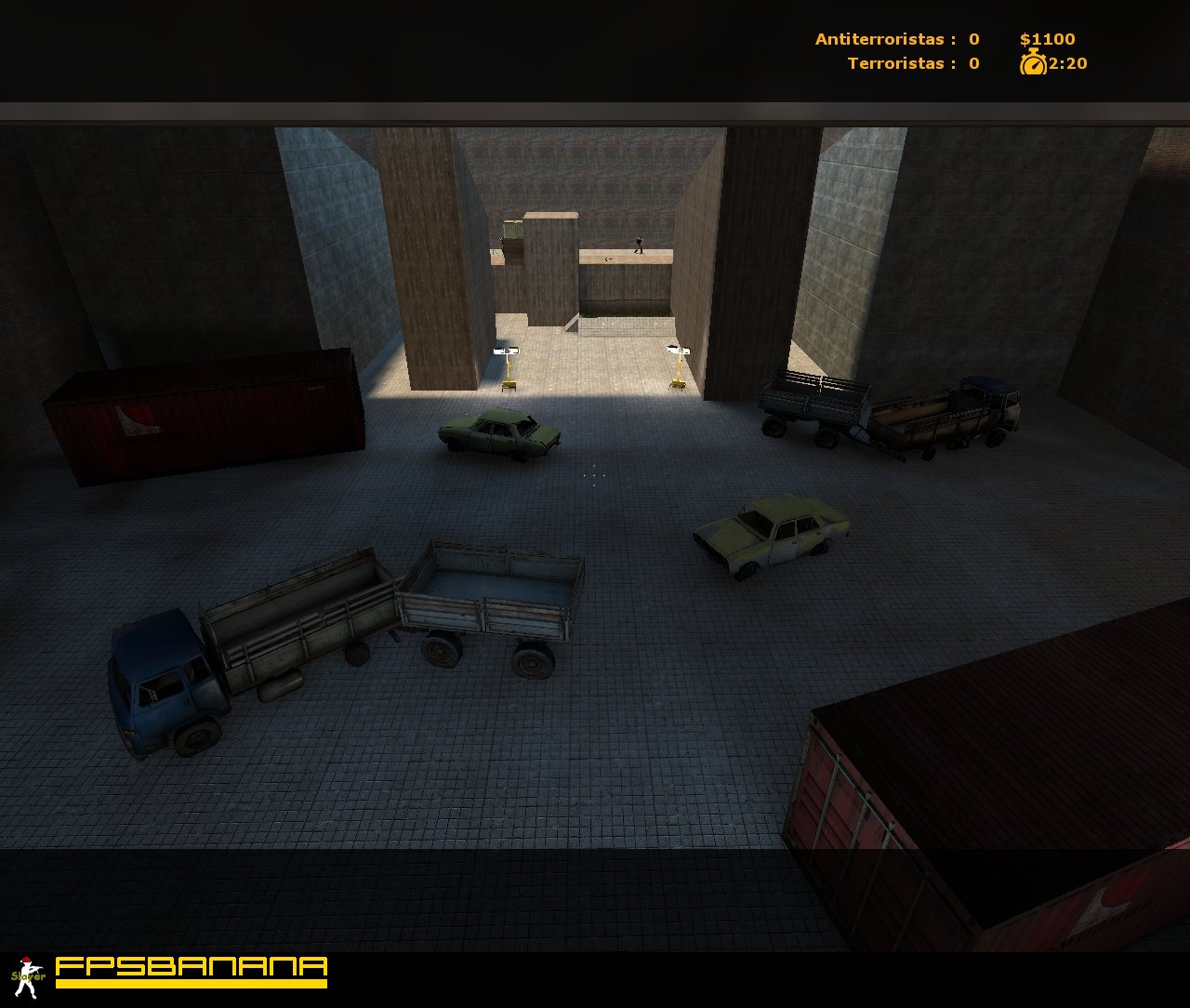The height and width of the screenshot is (1008, 1190).
Task: Select the Antiterroristas score row
Action: tap(894, 39)
